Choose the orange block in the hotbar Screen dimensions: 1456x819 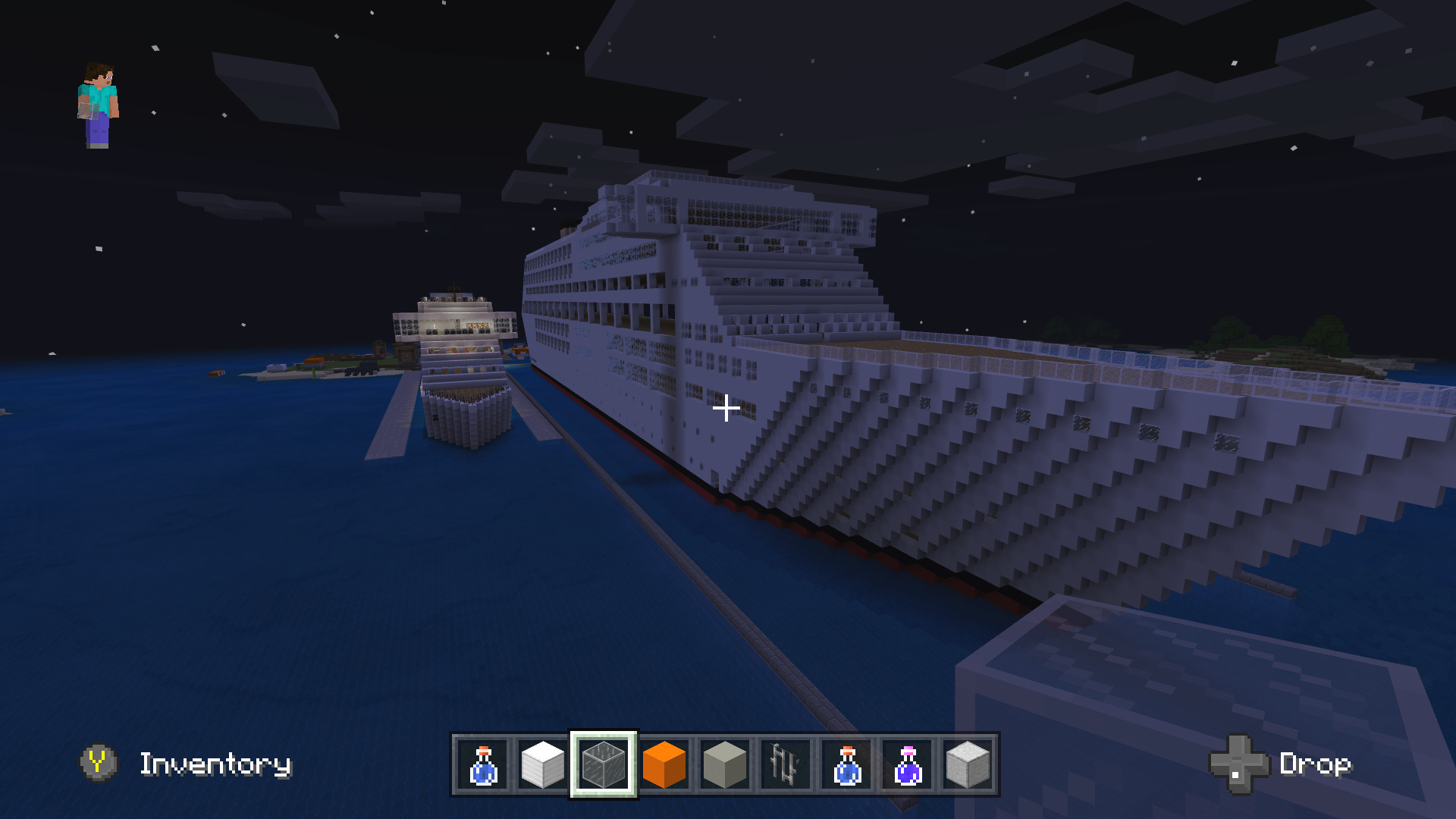pyautogui.click(x=664, y=764)
